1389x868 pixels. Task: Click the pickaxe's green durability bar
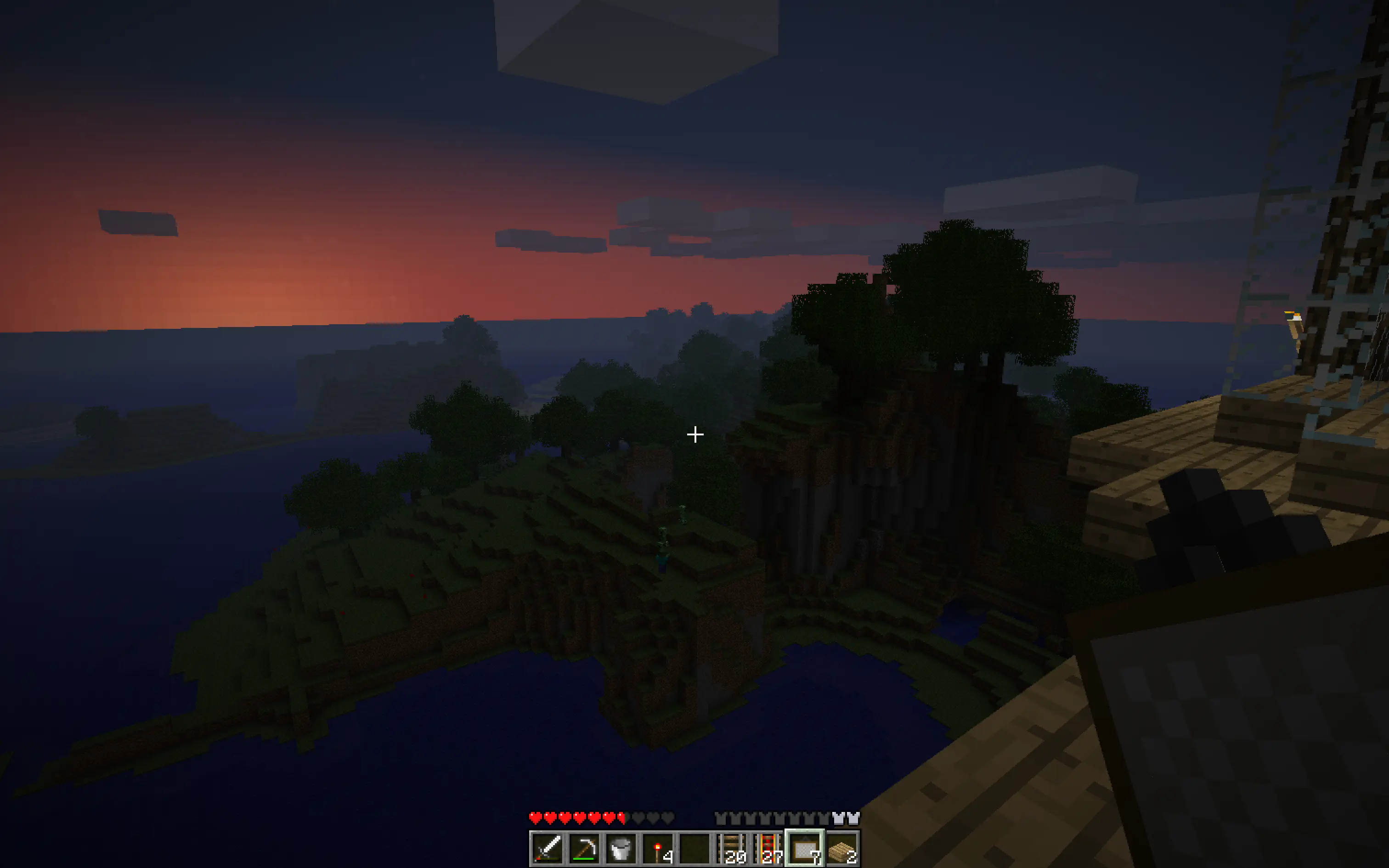[584, 859]
